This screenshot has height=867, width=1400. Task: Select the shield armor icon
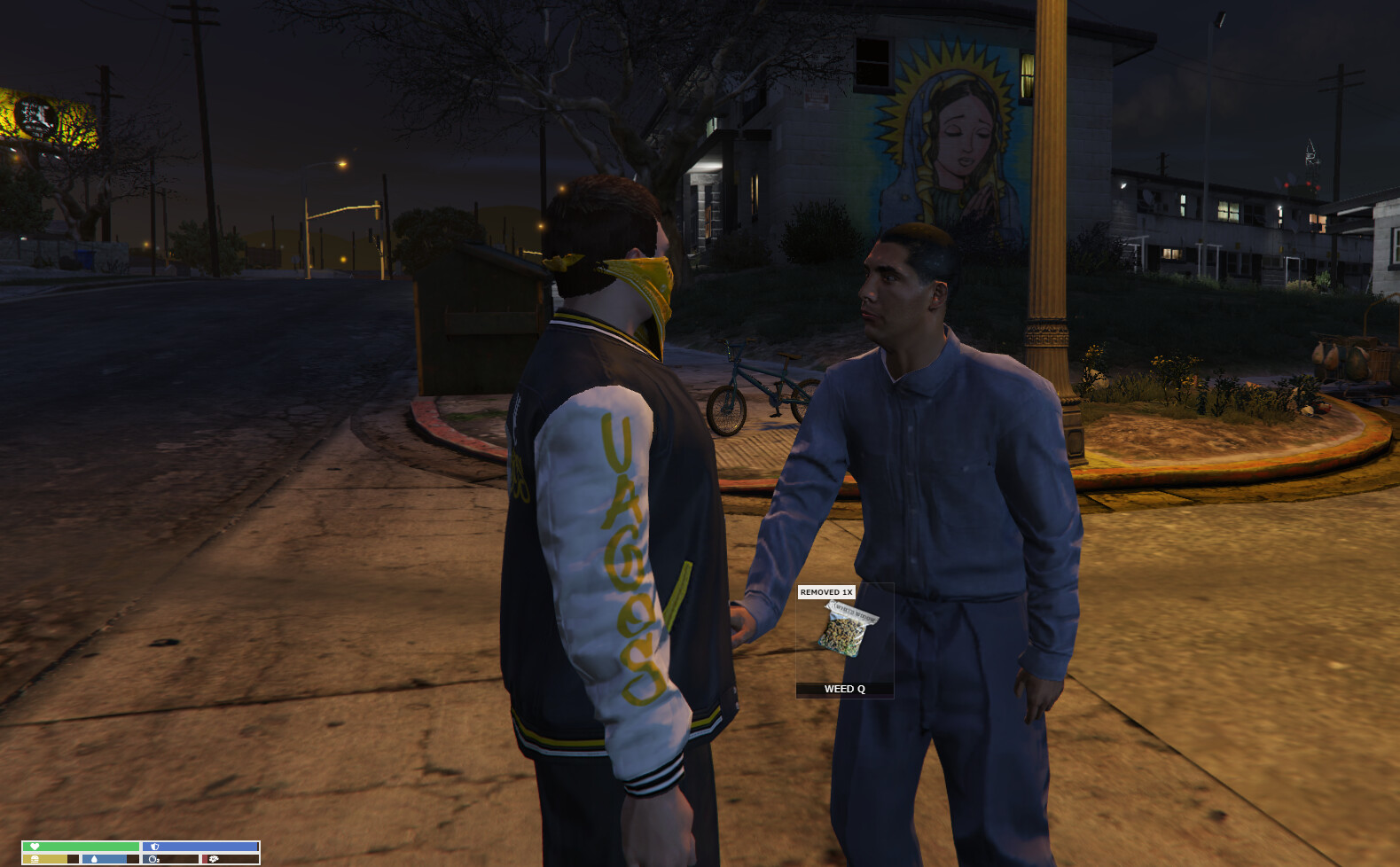pyautogui.click(x=156, y=847)
